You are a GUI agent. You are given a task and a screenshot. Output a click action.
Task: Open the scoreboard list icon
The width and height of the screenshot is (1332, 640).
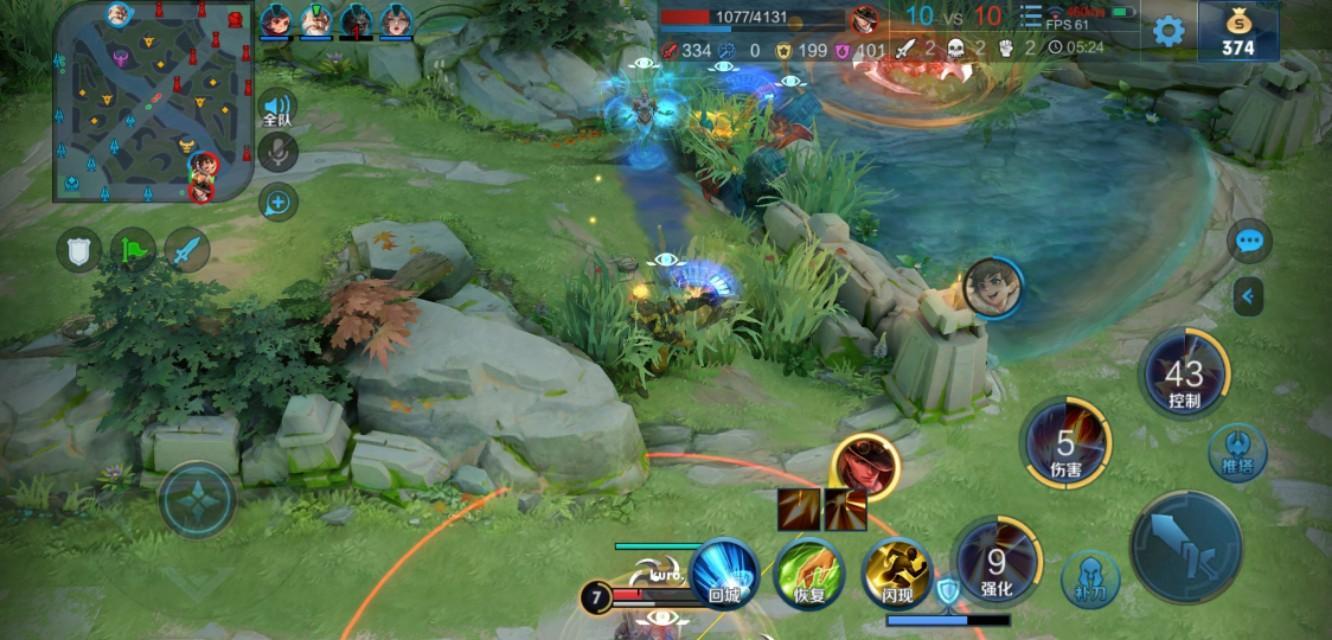pos(1031,17)
